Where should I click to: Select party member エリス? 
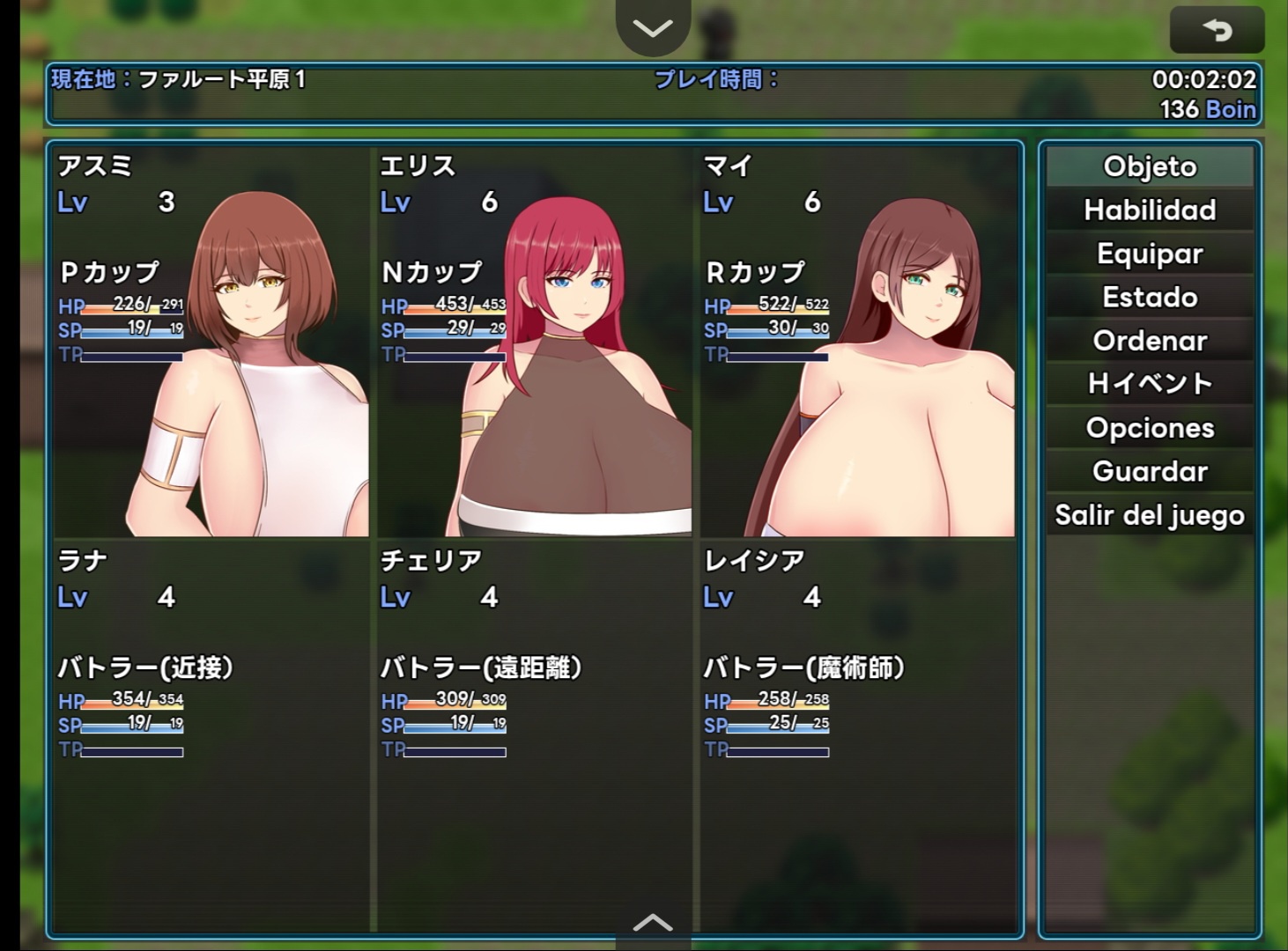534,343
